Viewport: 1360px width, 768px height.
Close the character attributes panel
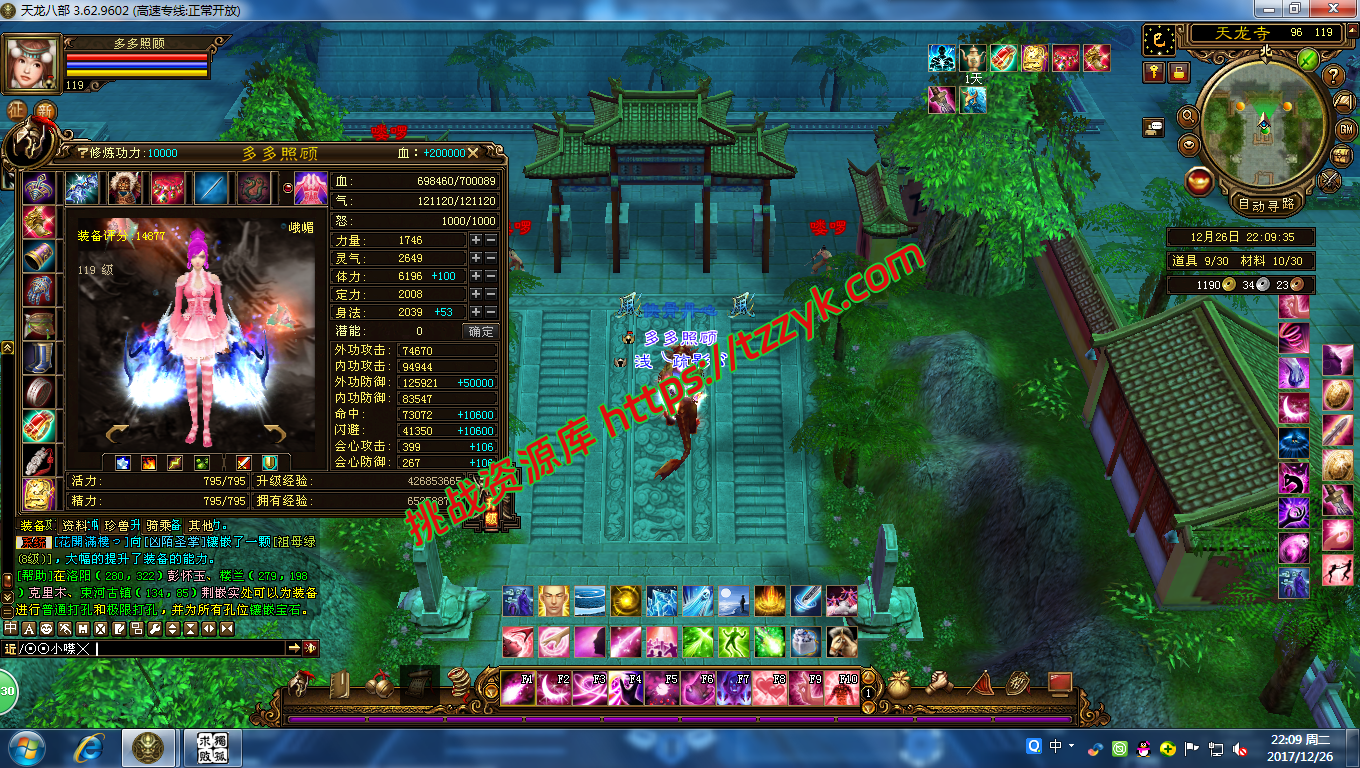click(x=473, y=153)
